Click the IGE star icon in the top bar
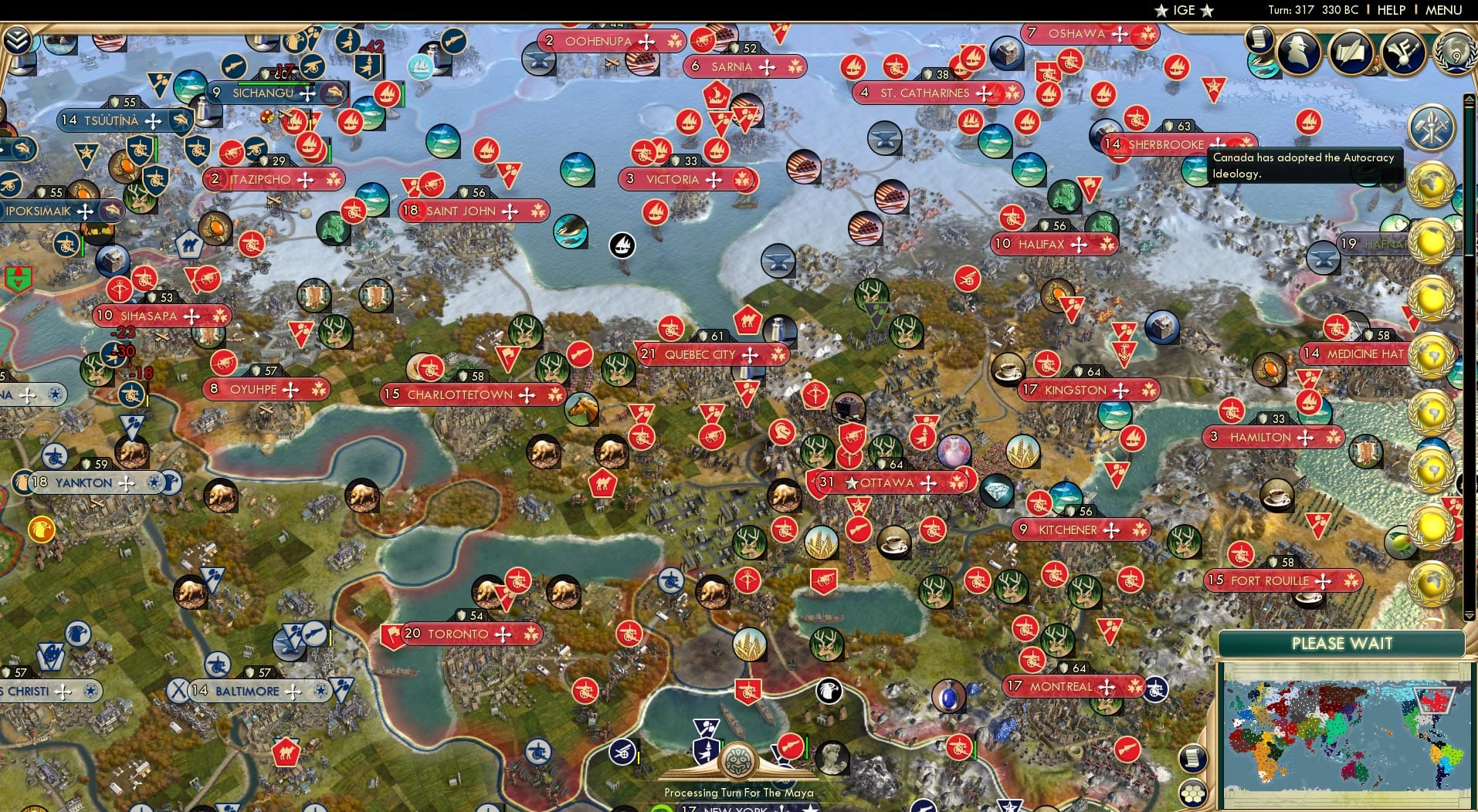 (1162, 10)
